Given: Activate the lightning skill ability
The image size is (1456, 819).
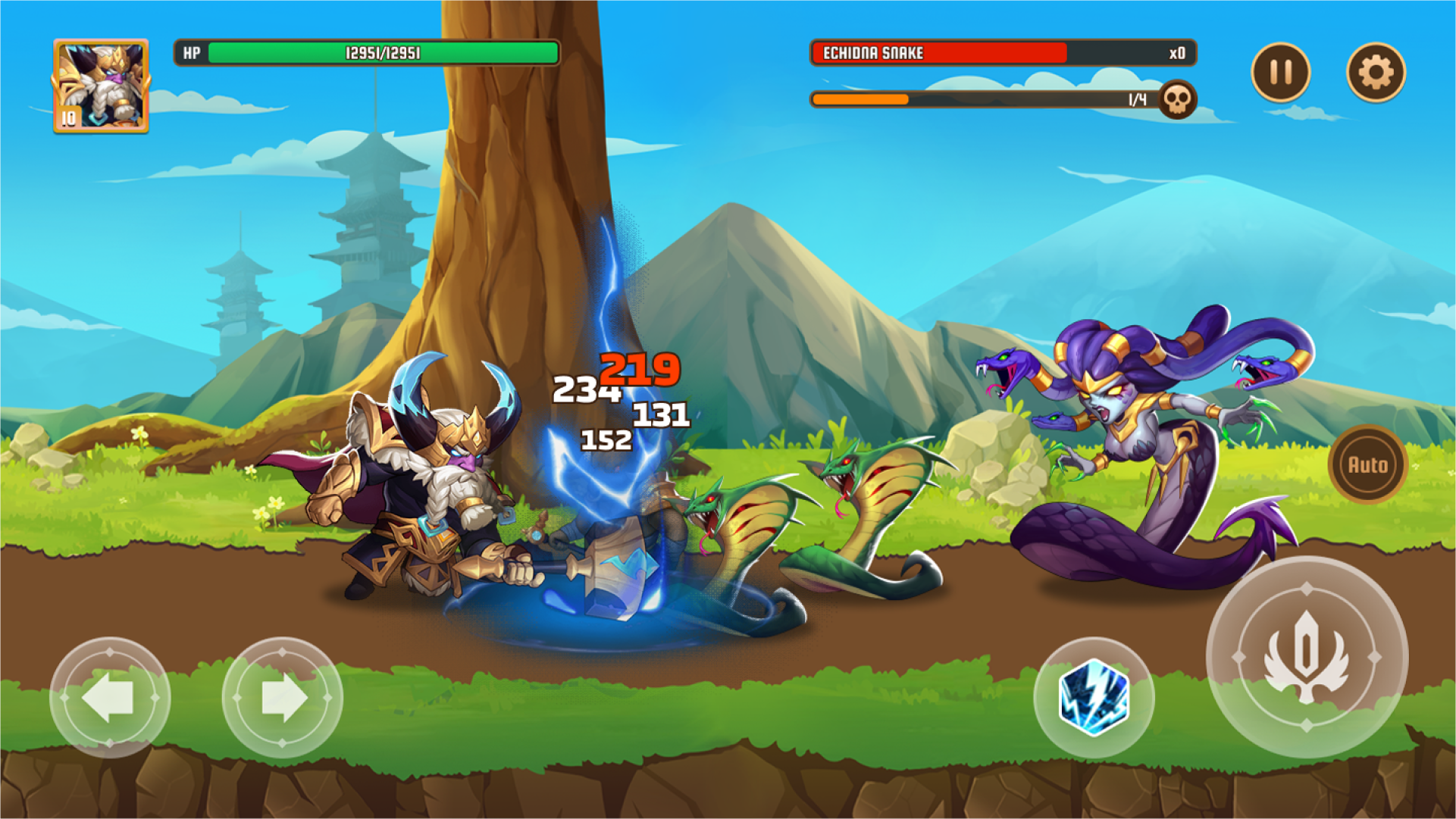Looking at the screenshot, I should [1094, 697].
